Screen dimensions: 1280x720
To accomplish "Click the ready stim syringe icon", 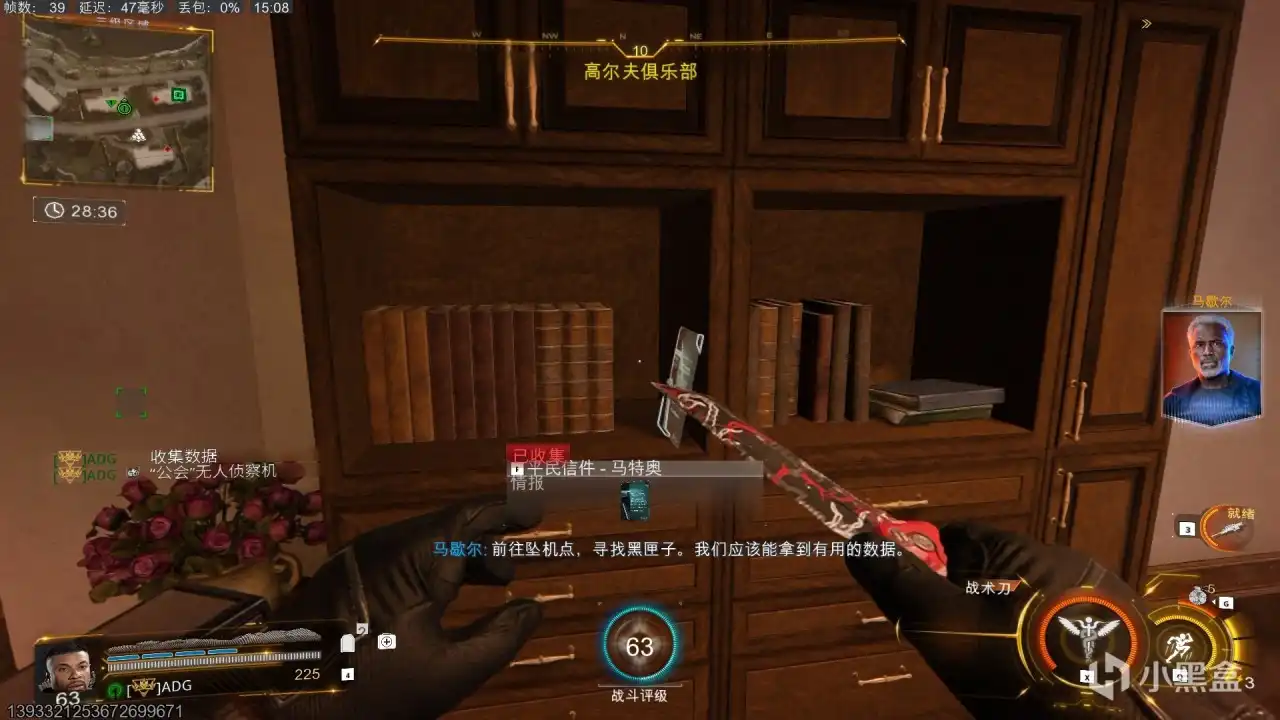I will coord(1230,530).
